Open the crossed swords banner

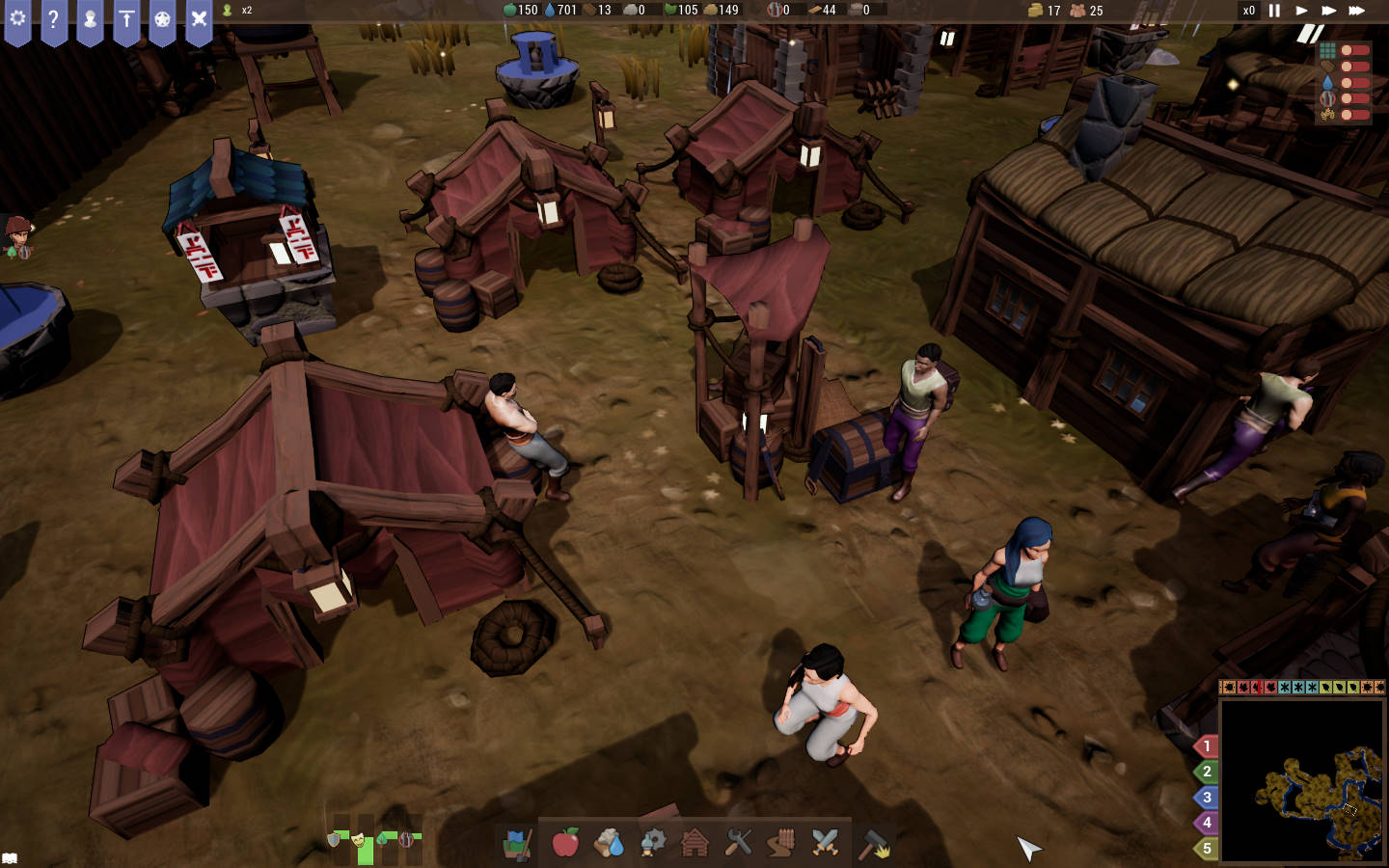[199, 19]
